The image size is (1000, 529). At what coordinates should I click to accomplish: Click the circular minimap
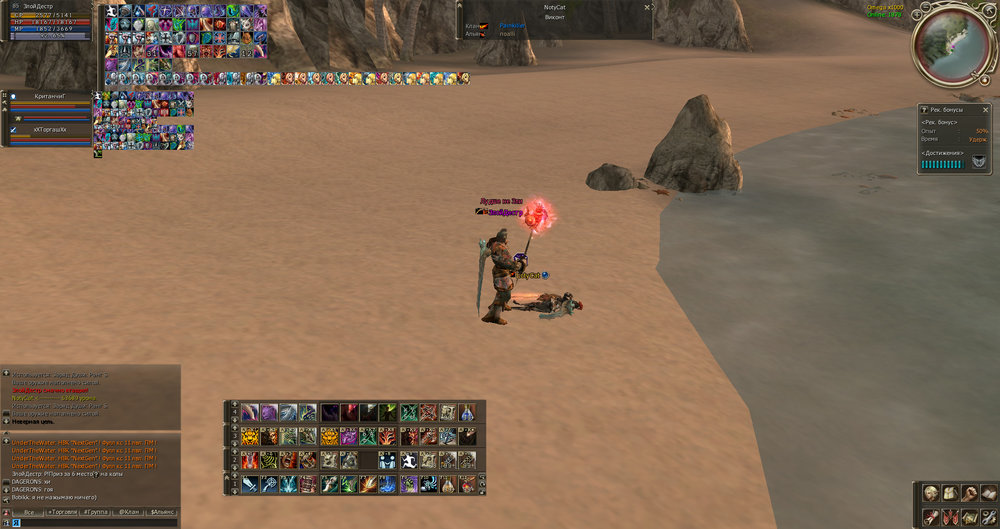(x=952, y=44)
